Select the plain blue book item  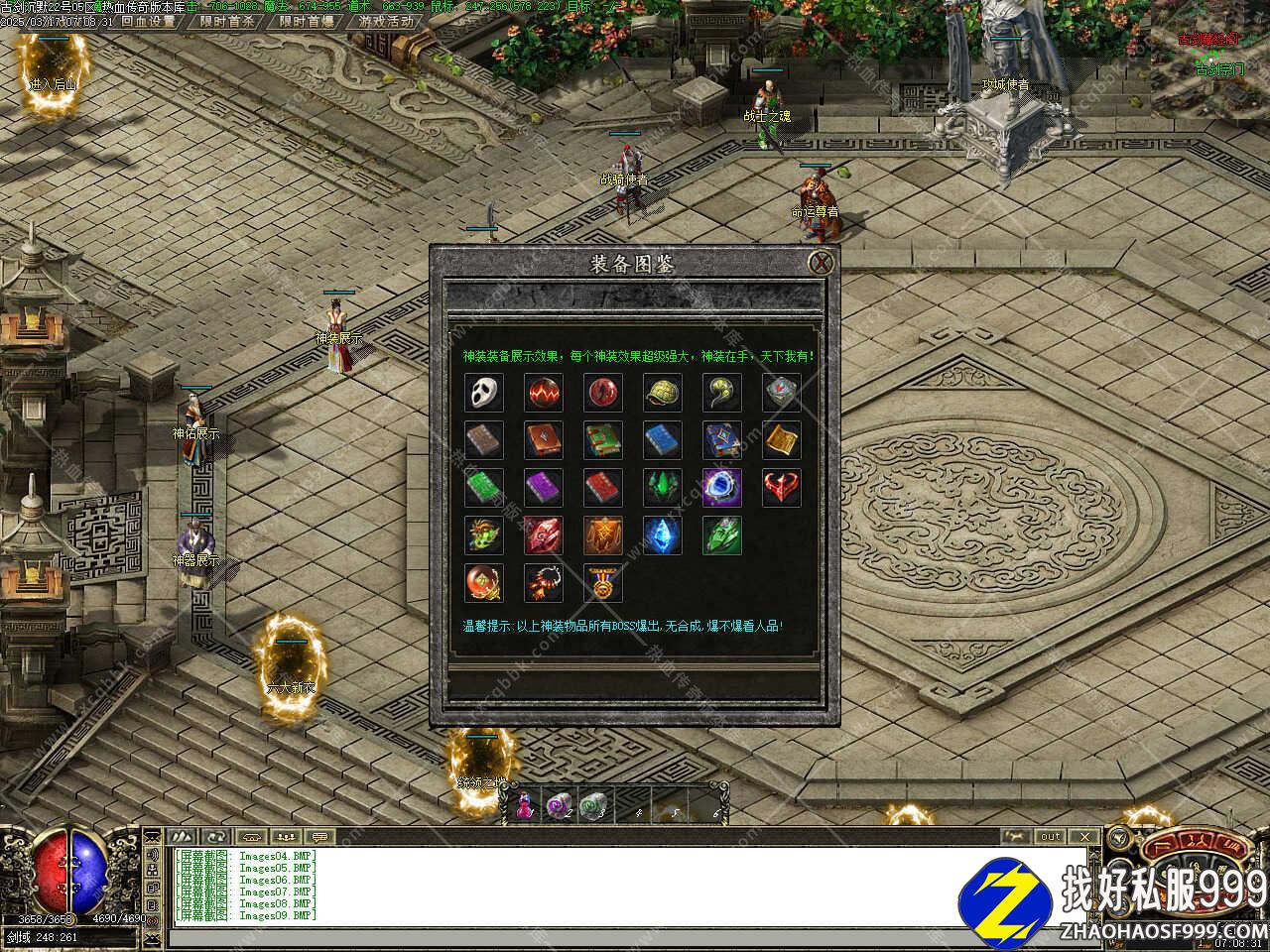tap(662, 440)
